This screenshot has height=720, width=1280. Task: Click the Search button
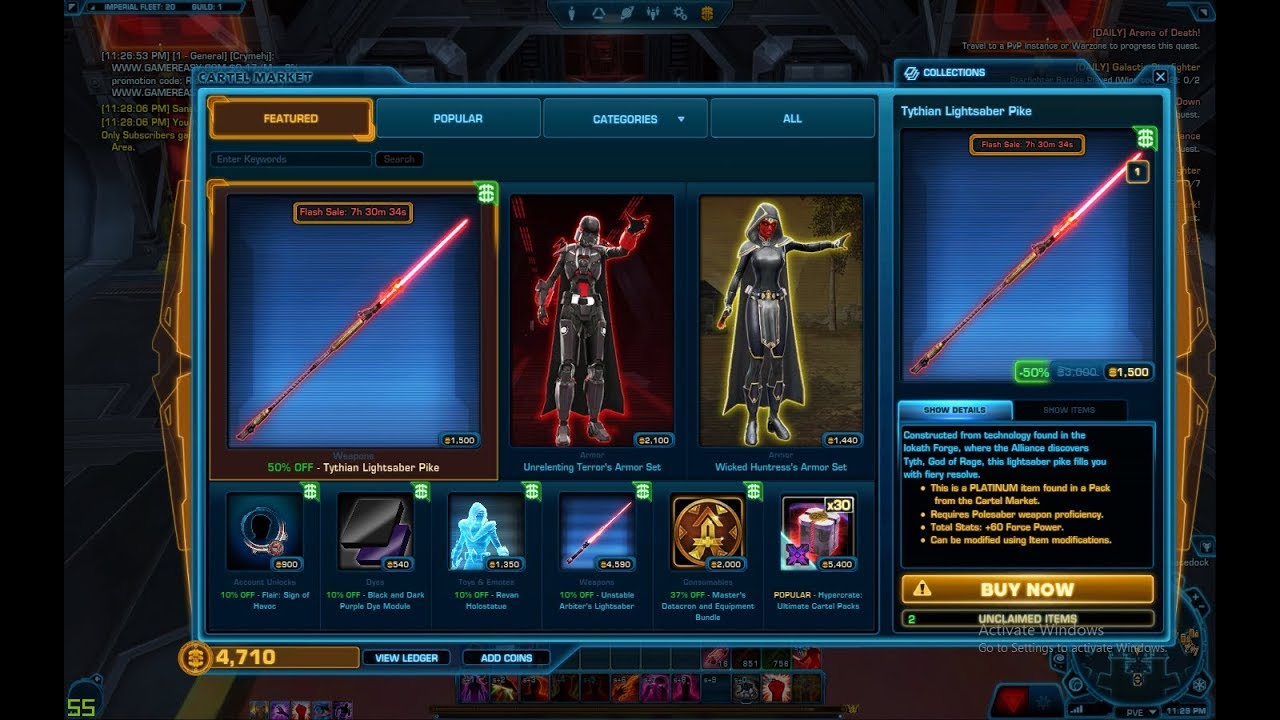[399, 159]
